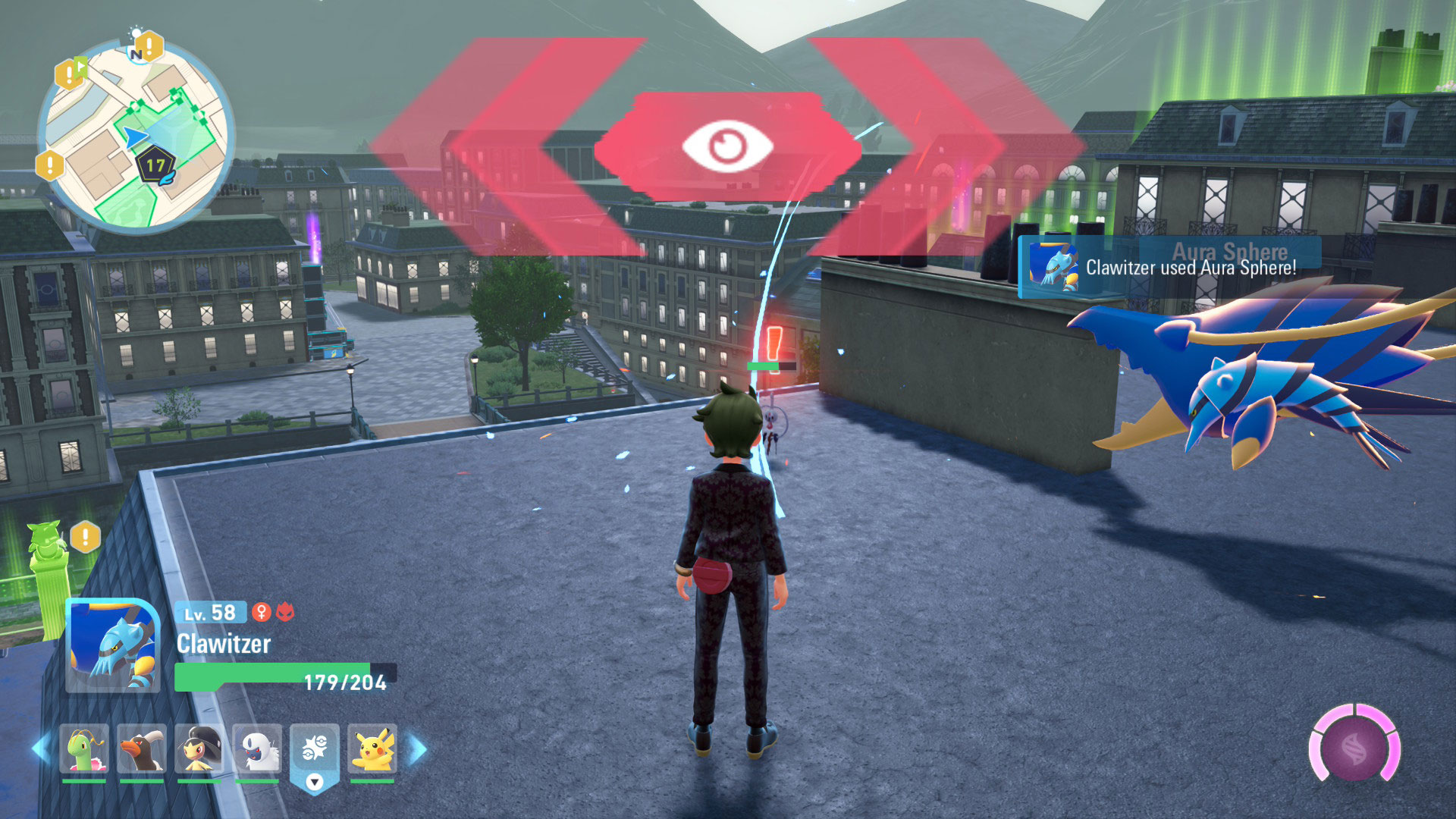
Task: Select the active Clawitzer portrait
Action: 113,646
